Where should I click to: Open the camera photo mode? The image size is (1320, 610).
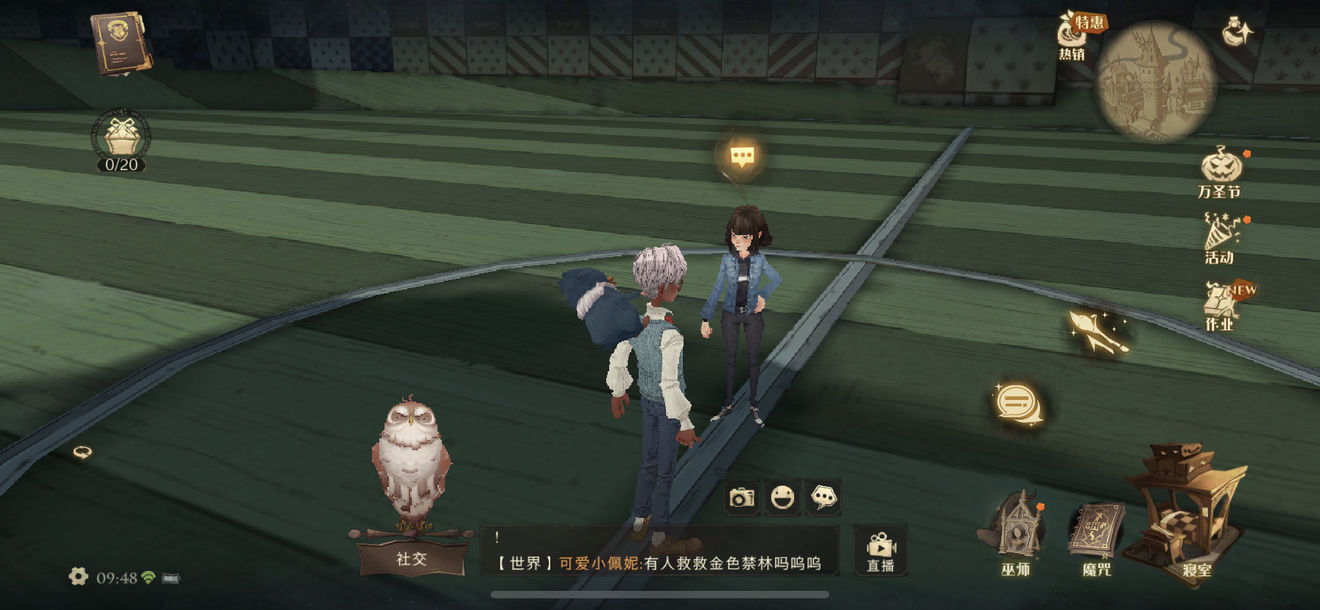pyautogui.click(x=741, y=497)
